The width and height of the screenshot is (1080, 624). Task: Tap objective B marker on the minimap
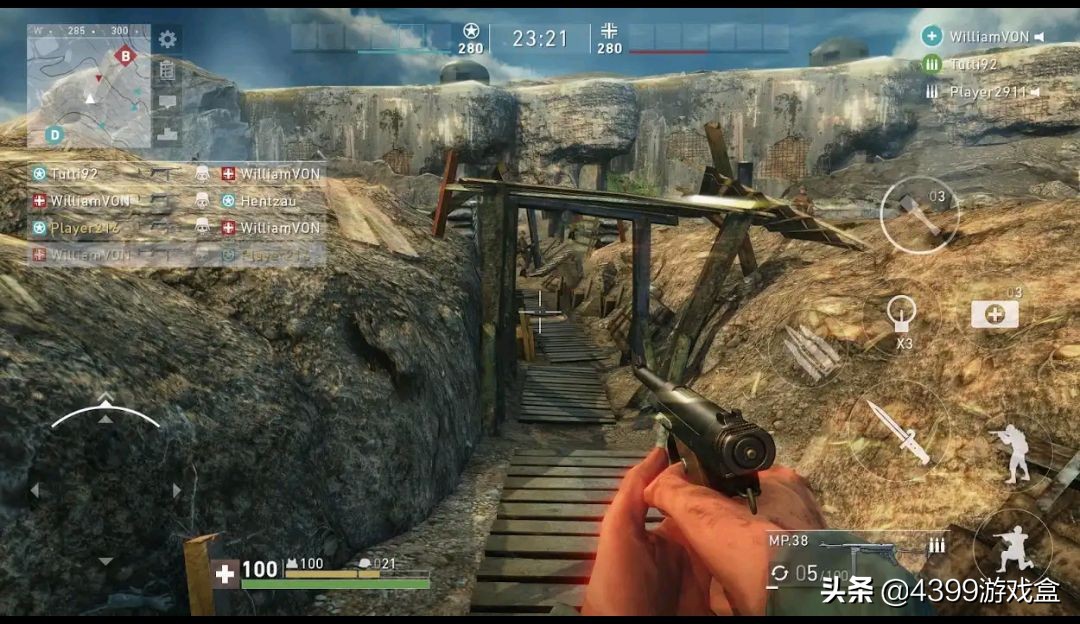(x=125, y=55)
